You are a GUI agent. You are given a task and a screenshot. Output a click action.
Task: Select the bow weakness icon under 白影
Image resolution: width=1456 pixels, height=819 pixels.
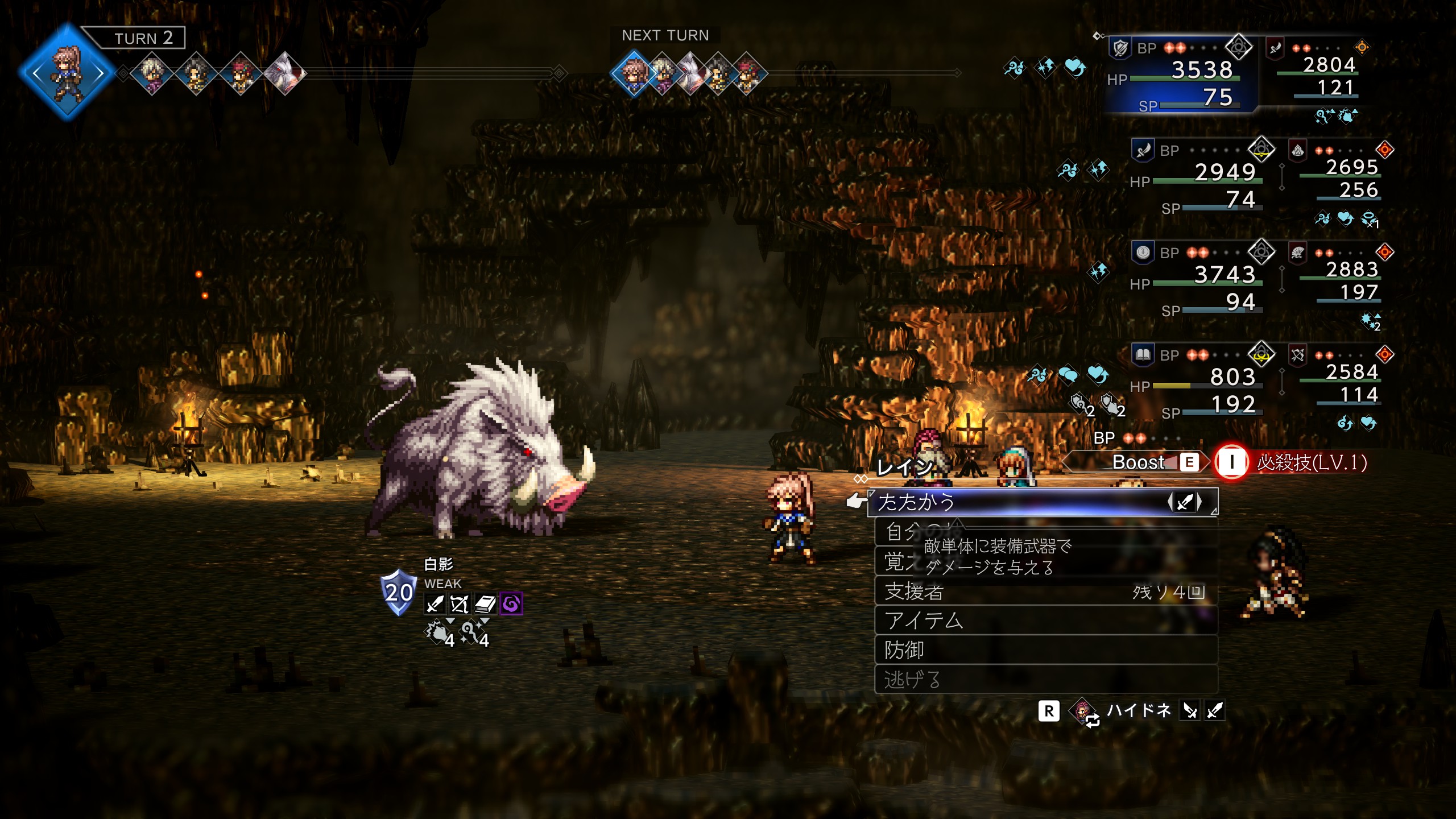click(x=460, y=604)
